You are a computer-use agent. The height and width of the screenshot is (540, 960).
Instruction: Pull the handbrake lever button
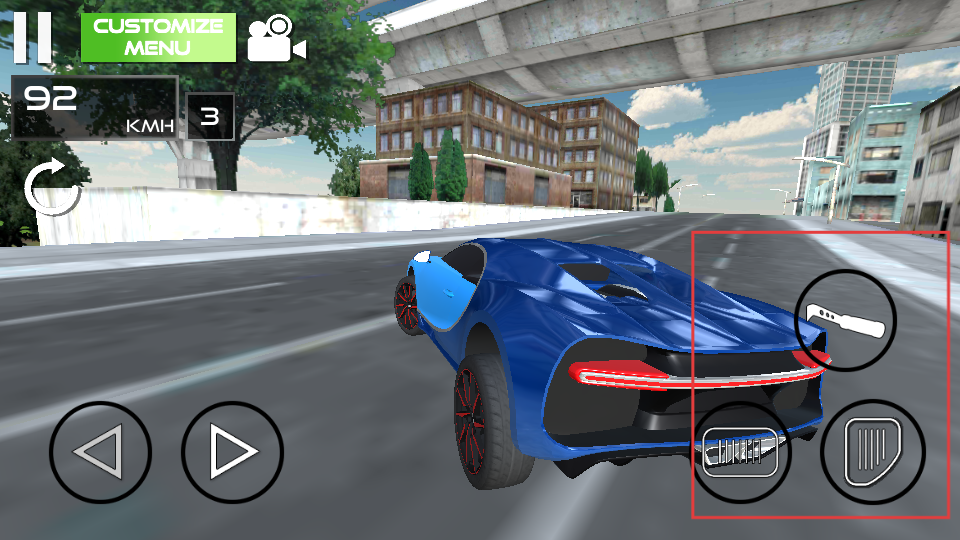[845, 320]
